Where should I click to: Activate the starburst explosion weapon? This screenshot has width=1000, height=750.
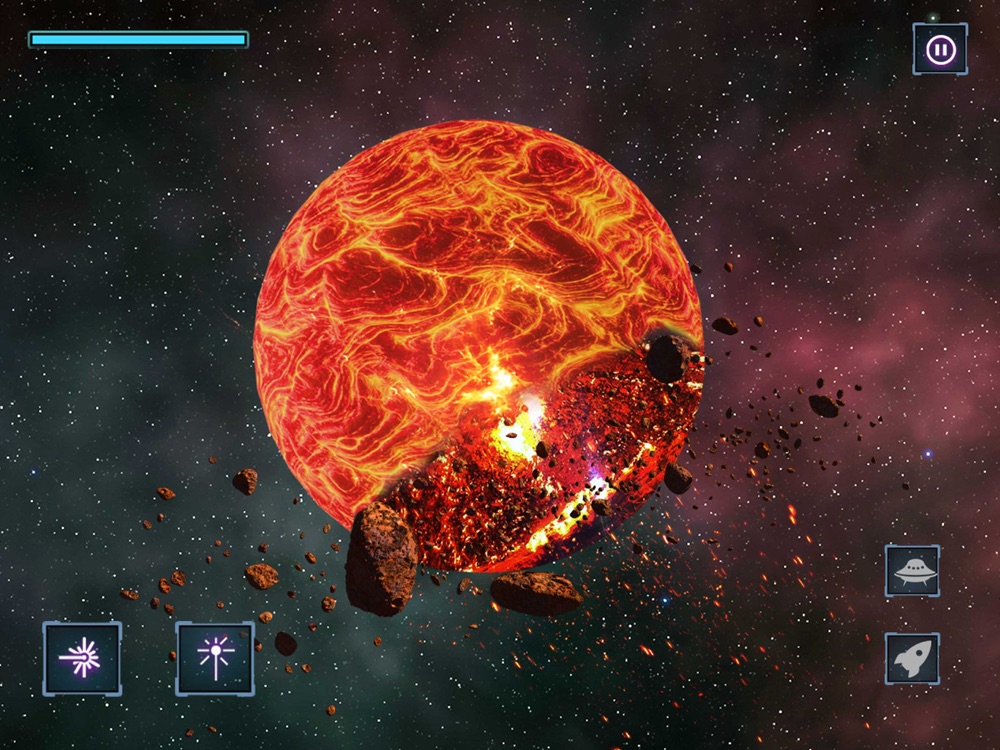point(82,658)
